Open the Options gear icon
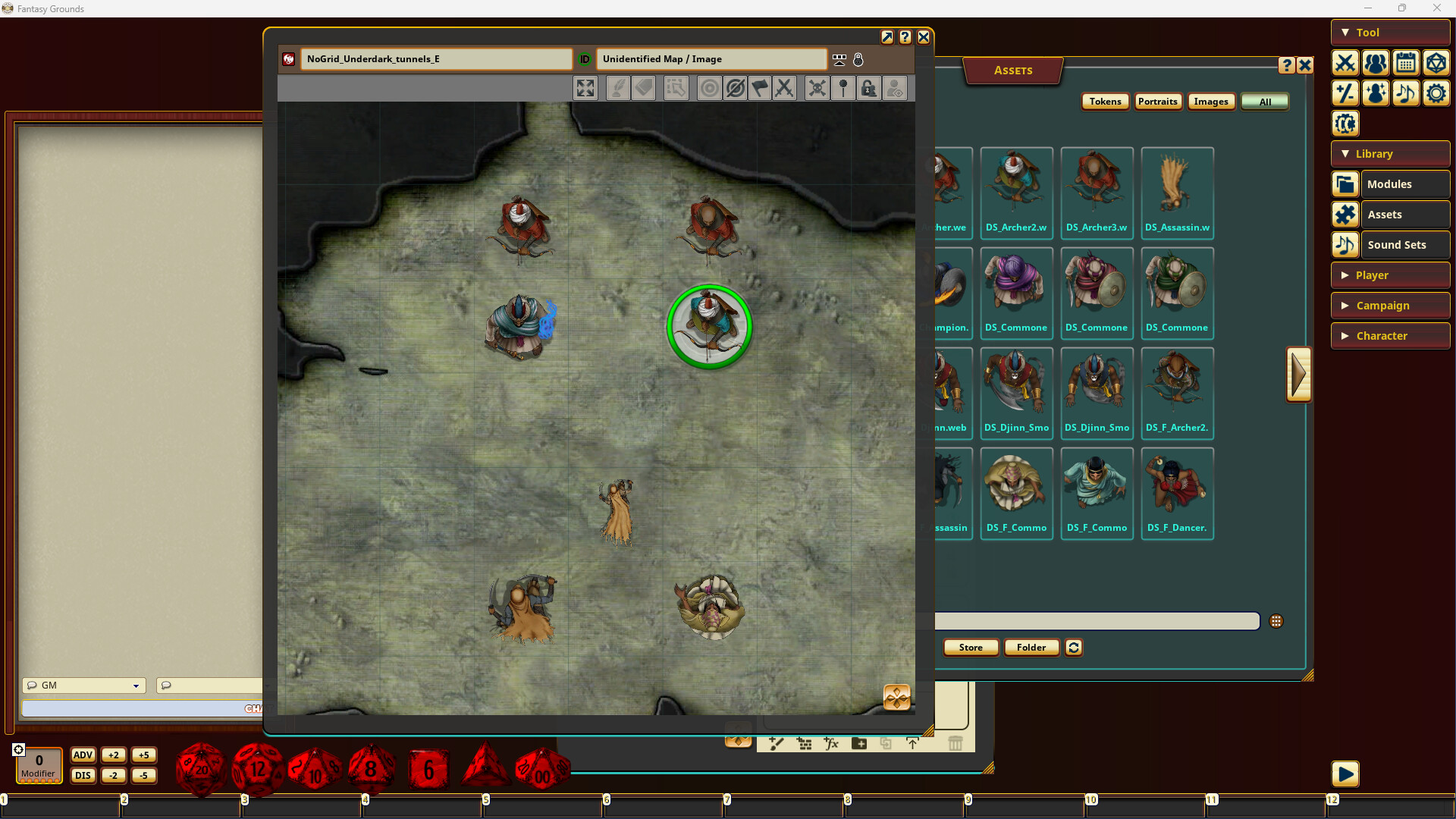 click(x=1436, y=93)
